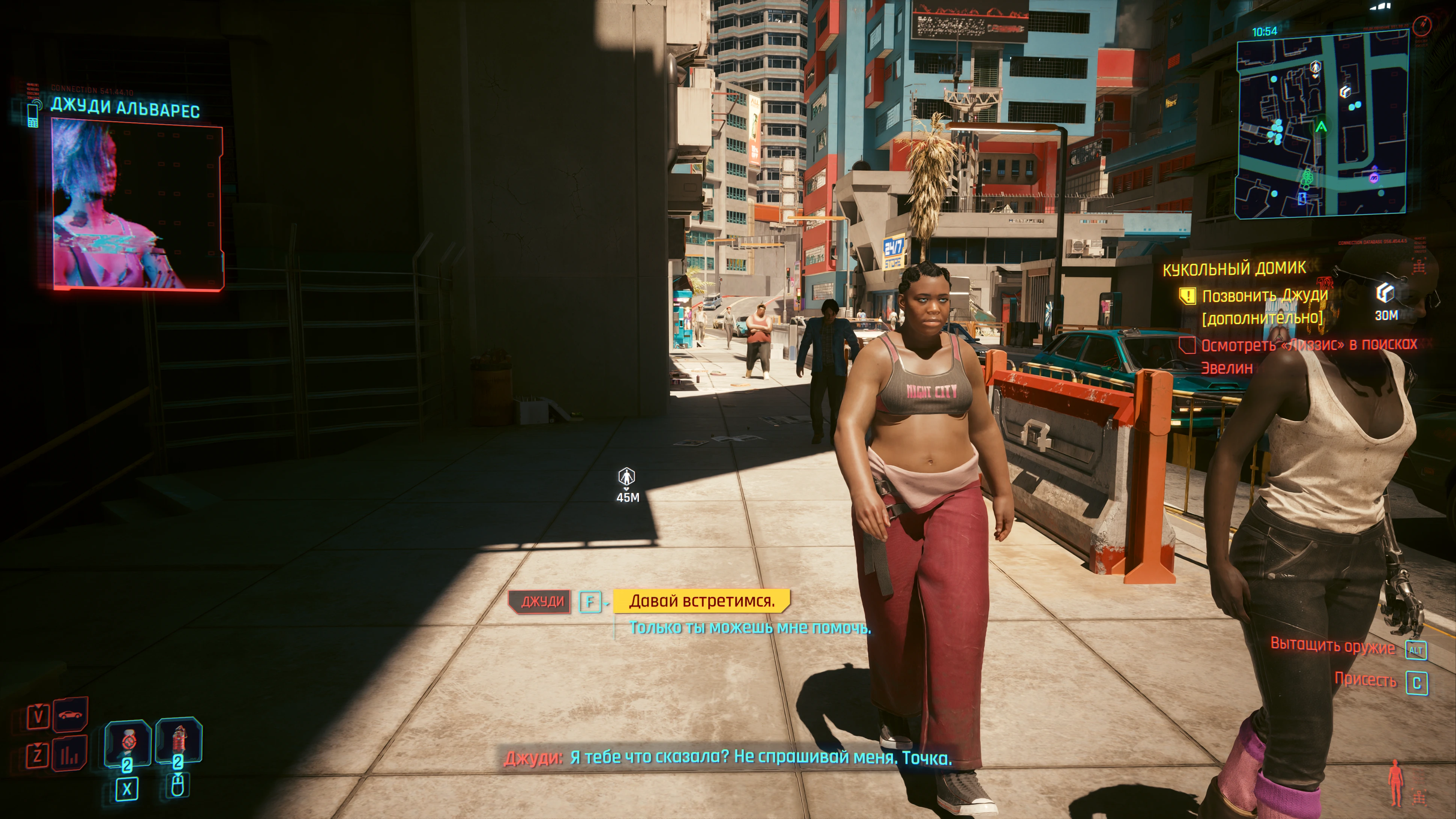Click the 30M objective marker icon
This screenshot has width=1456, height=819.
(1384, 293)
